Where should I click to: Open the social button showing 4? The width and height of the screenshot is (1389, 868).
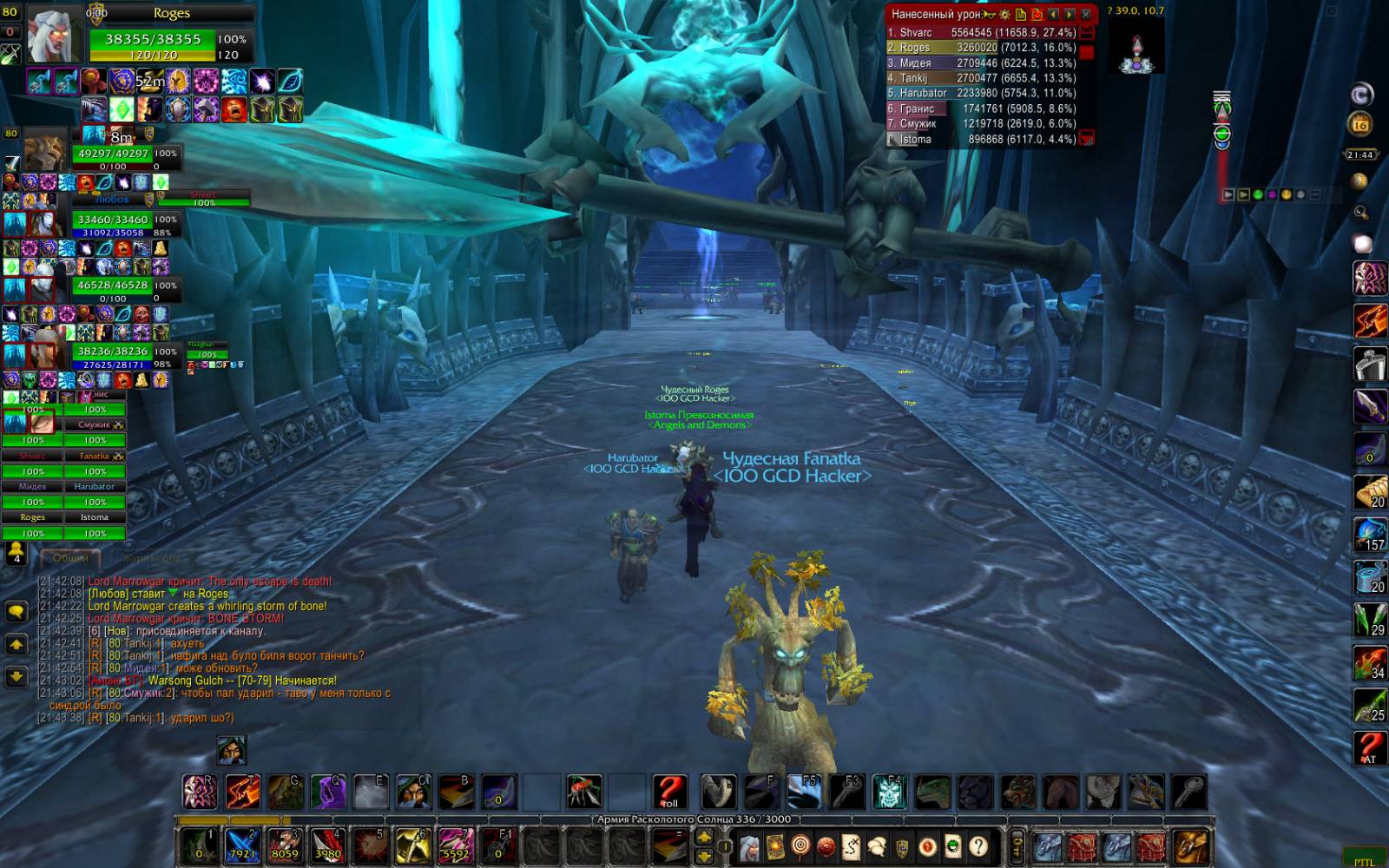[16, 553]
